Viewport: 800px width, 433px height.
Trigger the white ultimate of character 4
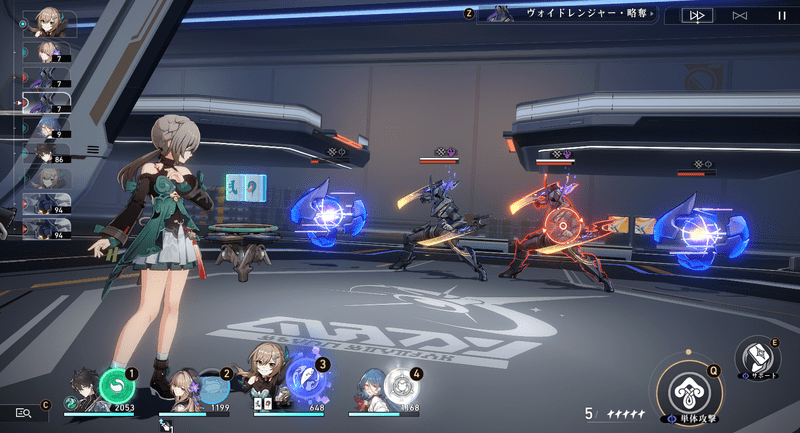click(x=400, y=386)
